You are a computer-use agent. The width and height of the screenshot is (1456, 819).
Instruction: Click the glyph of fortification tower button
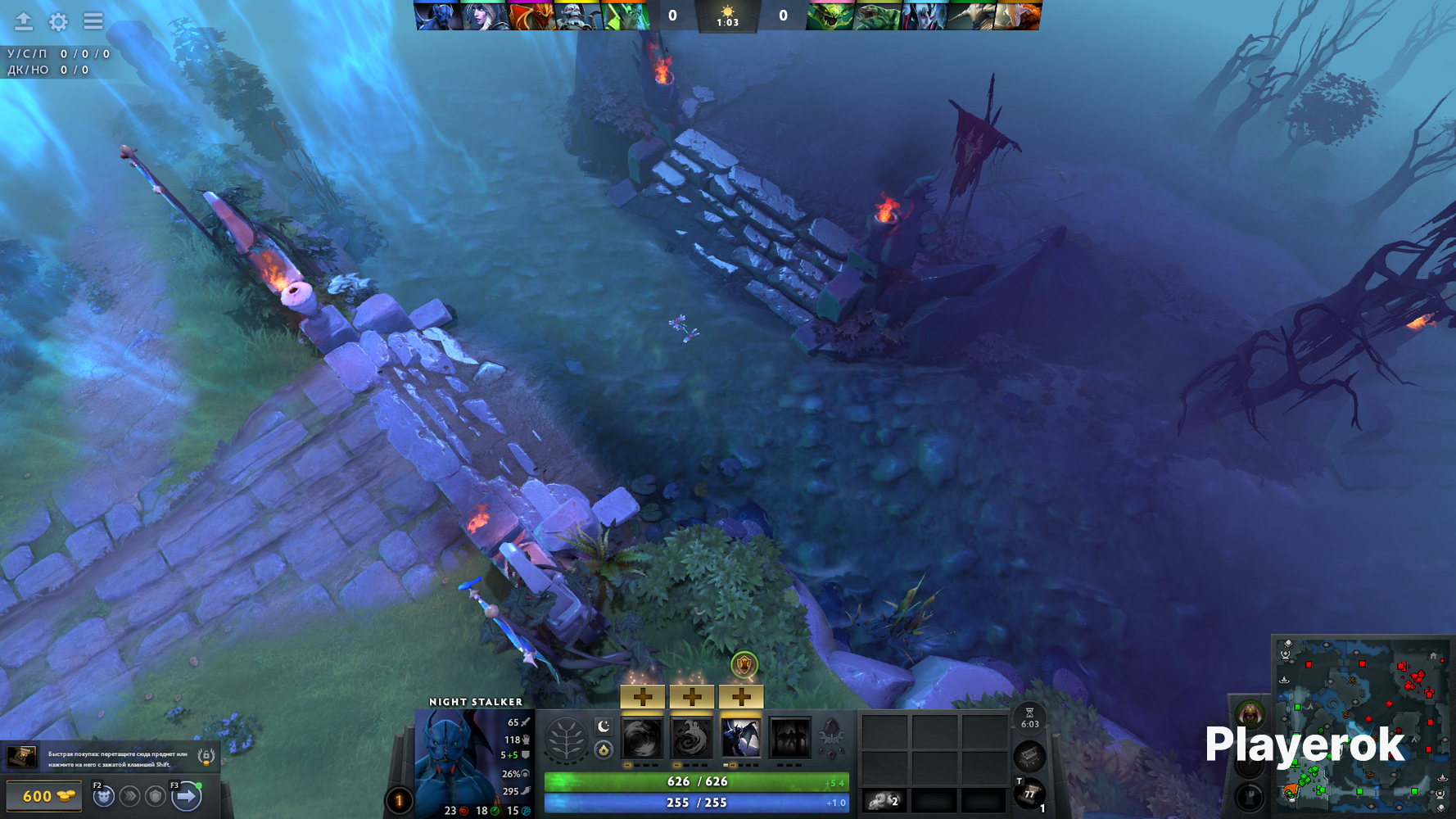[1250, 795]
